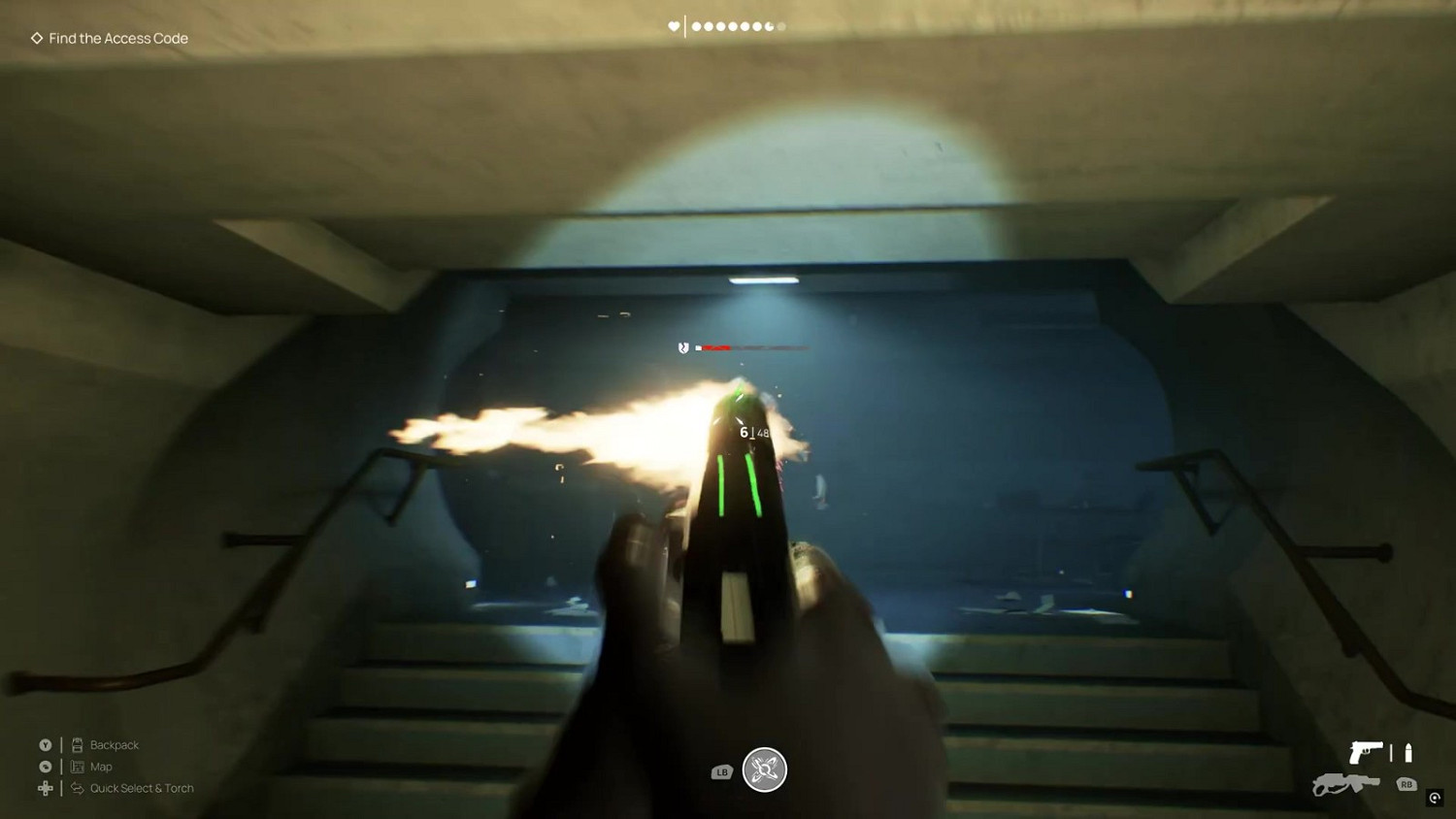
Task: Click the B button prompt beside Map
Action: pyautogui.click(x=45, y=767)
